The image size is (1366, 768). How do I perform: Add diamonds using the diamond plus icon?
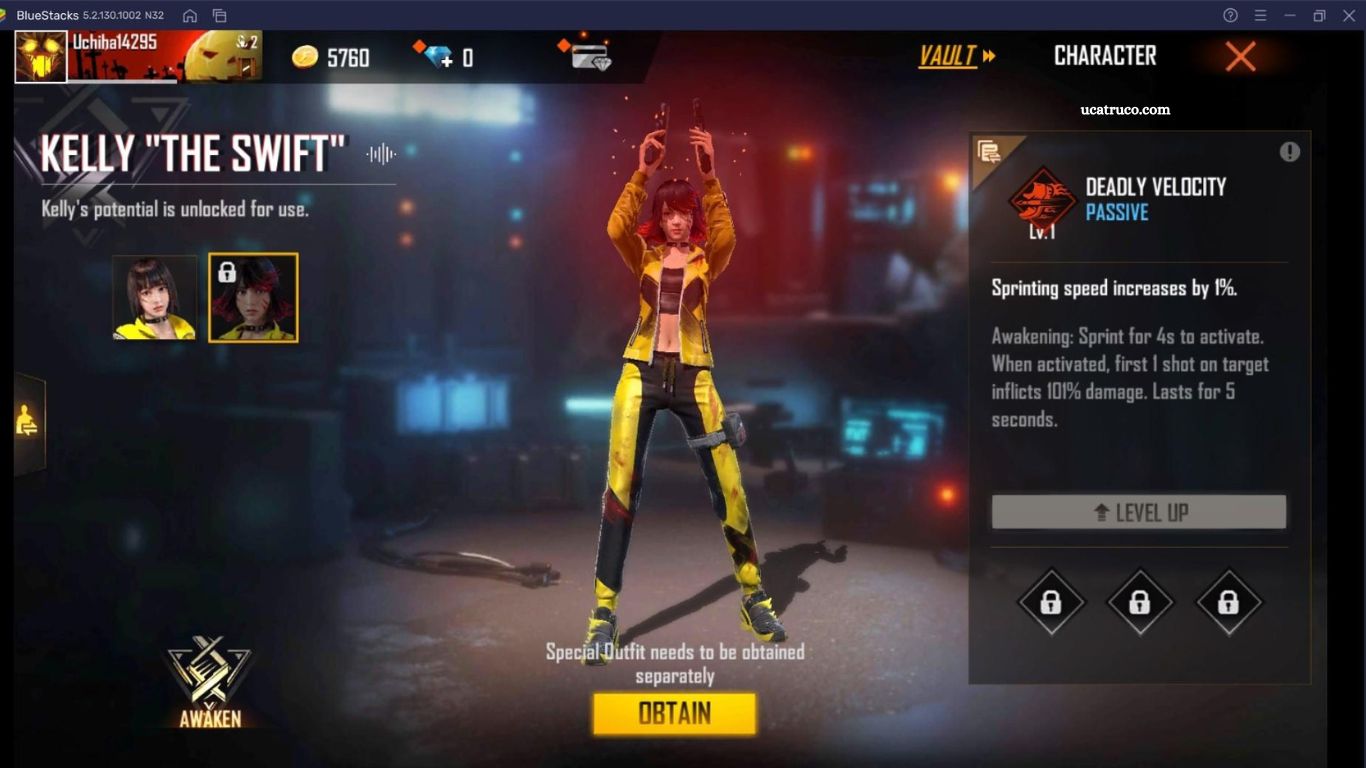tap(438, 57)
